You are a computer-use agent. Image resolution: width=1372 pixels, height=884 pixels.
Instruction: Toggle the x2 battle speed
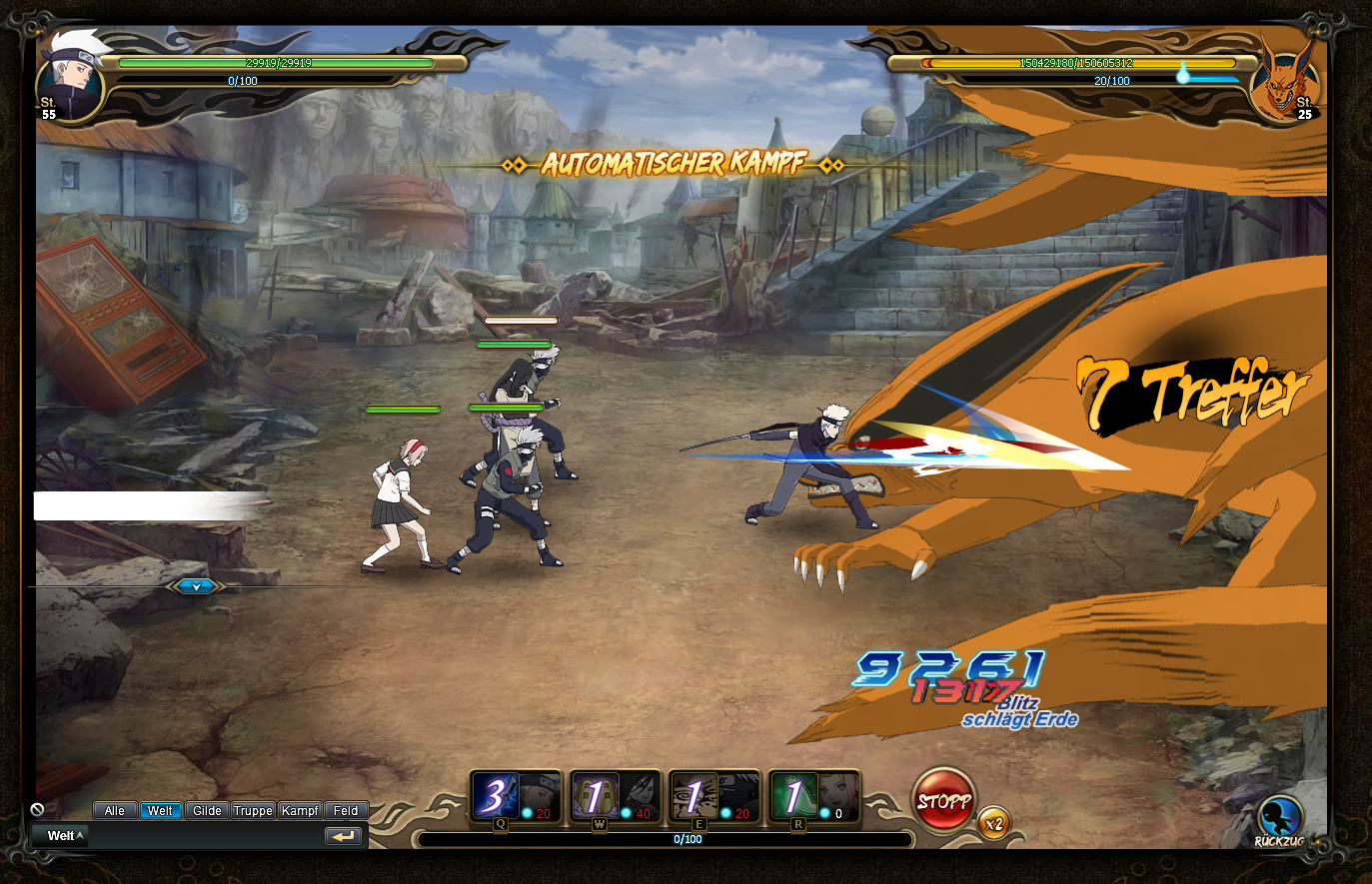coord(993,824)
